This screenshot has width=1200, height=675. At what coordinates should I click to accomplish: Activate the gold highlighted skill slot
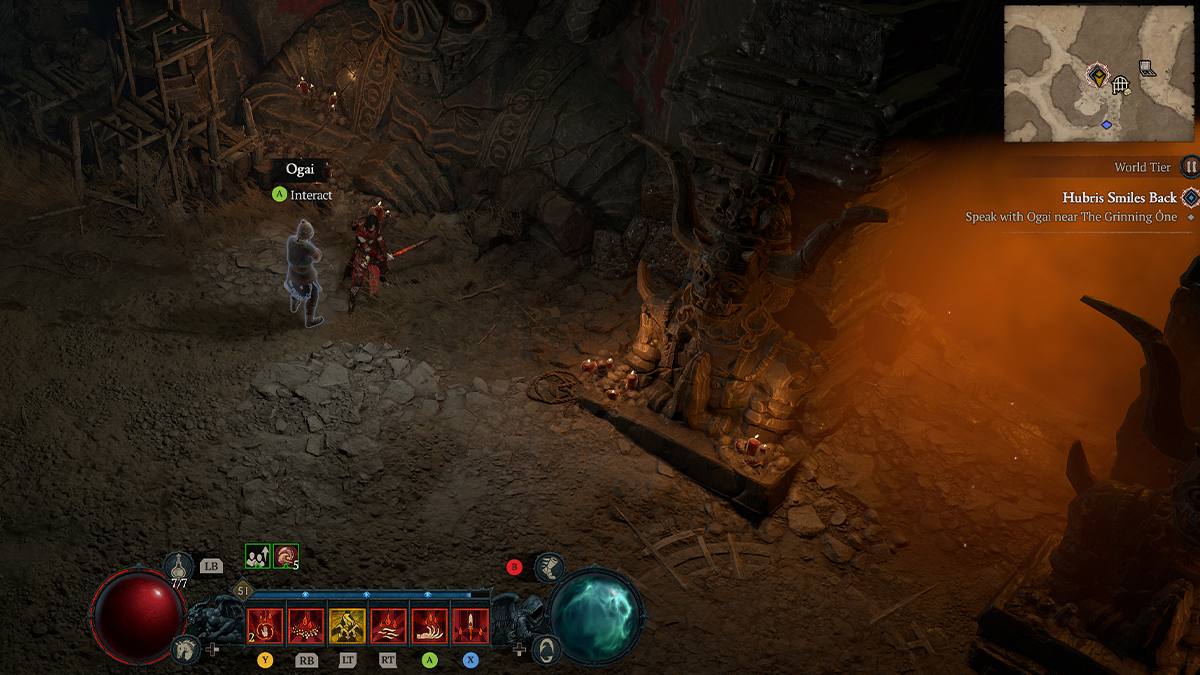point(346,626)
